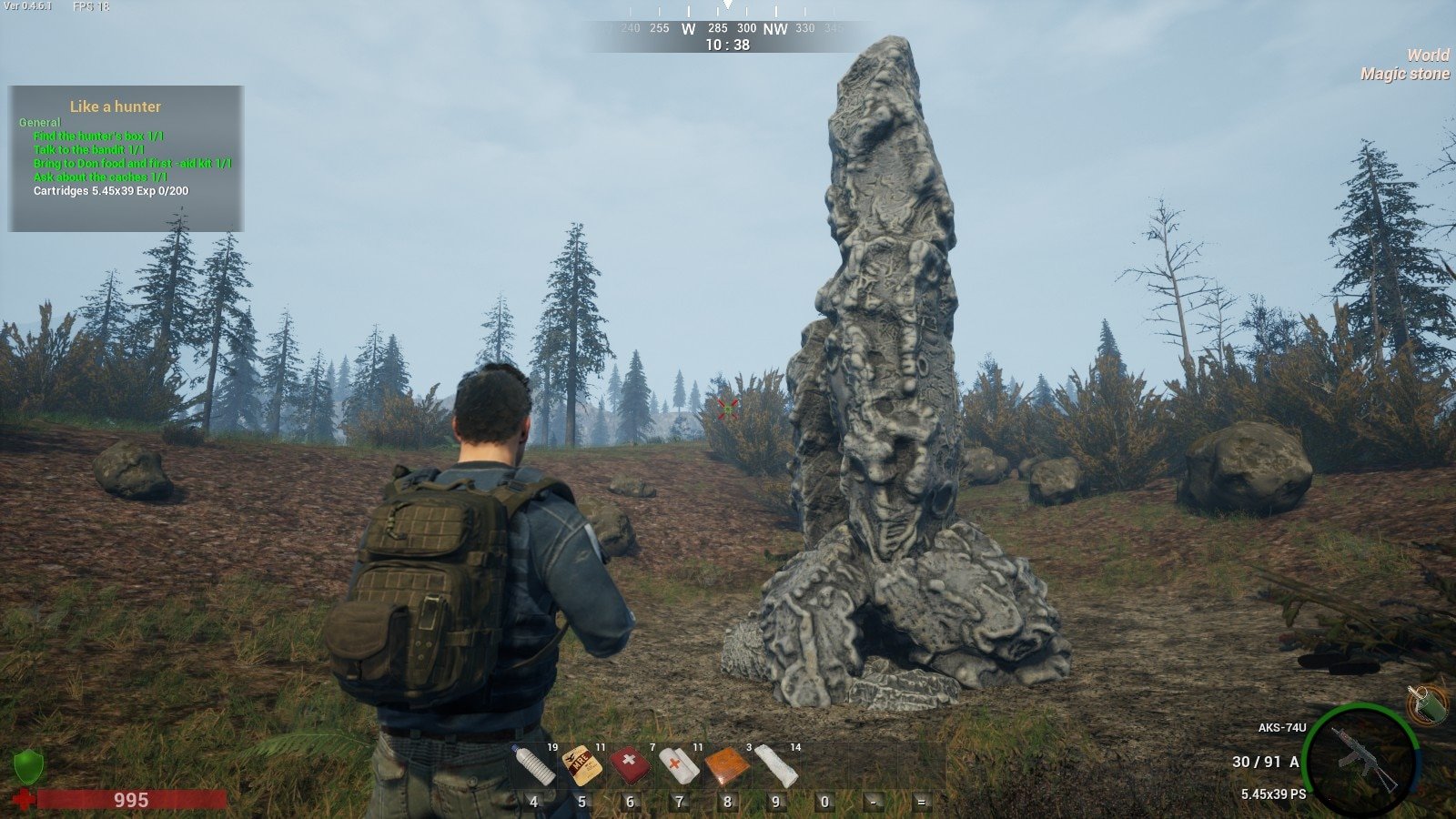This screenshot has width=1456, height=819.
Task: Choose the white medical bandage roll slot
Action: coord(679,765)
